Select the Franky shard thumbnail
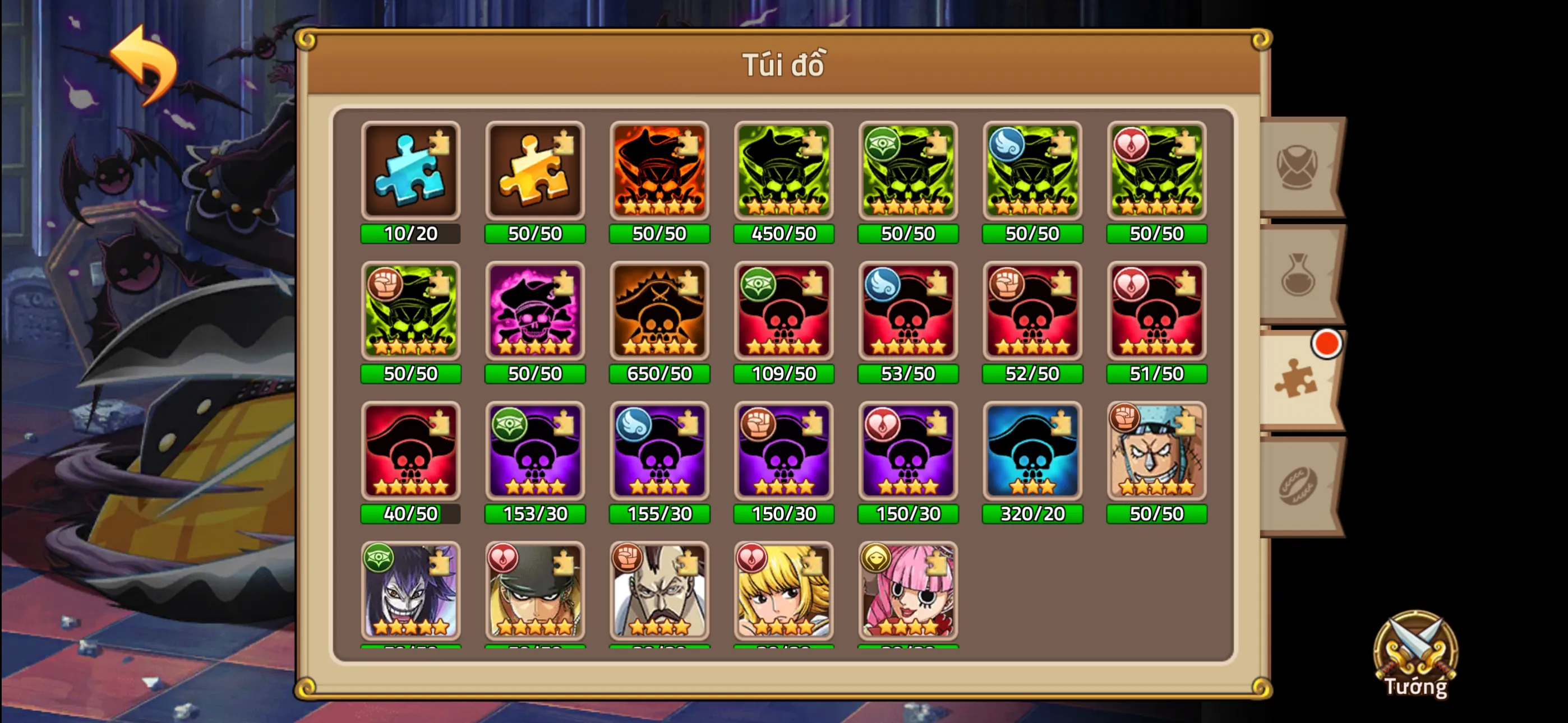 click(x=1156, y=452)
